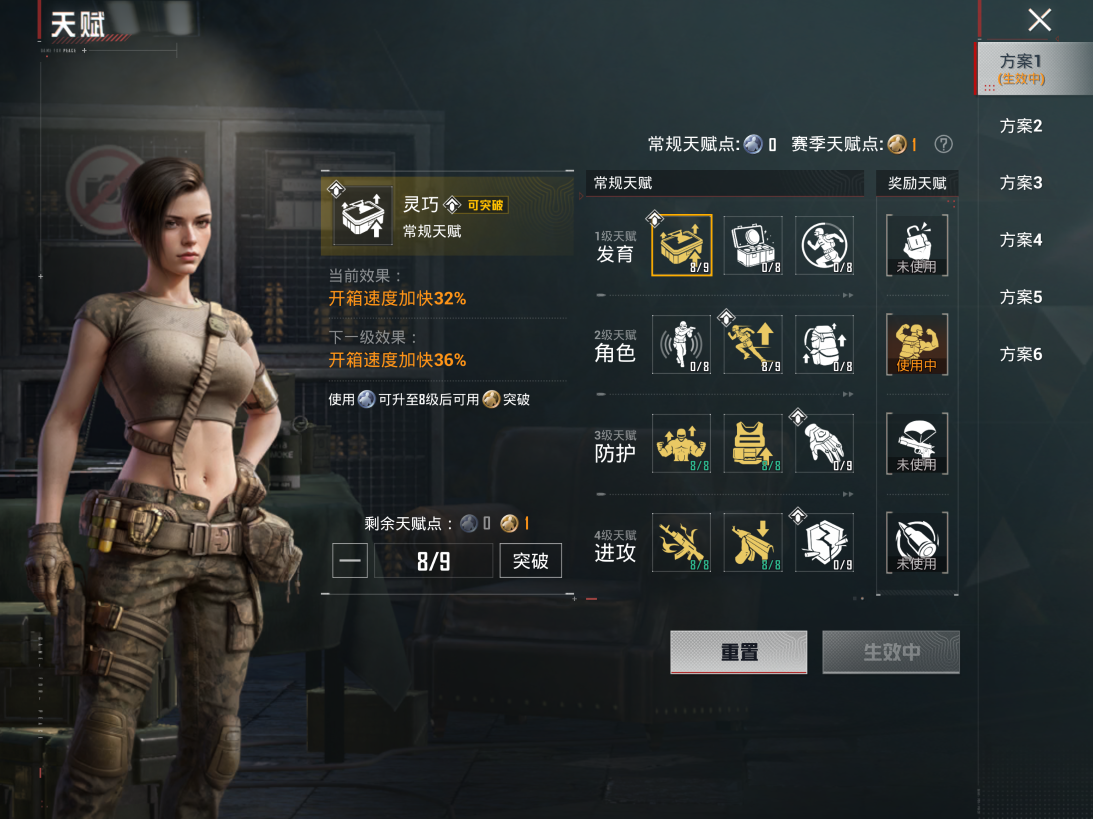Close the talent screen with the X
Viewport: 1093px width, 819px height.
(1040, 20)
